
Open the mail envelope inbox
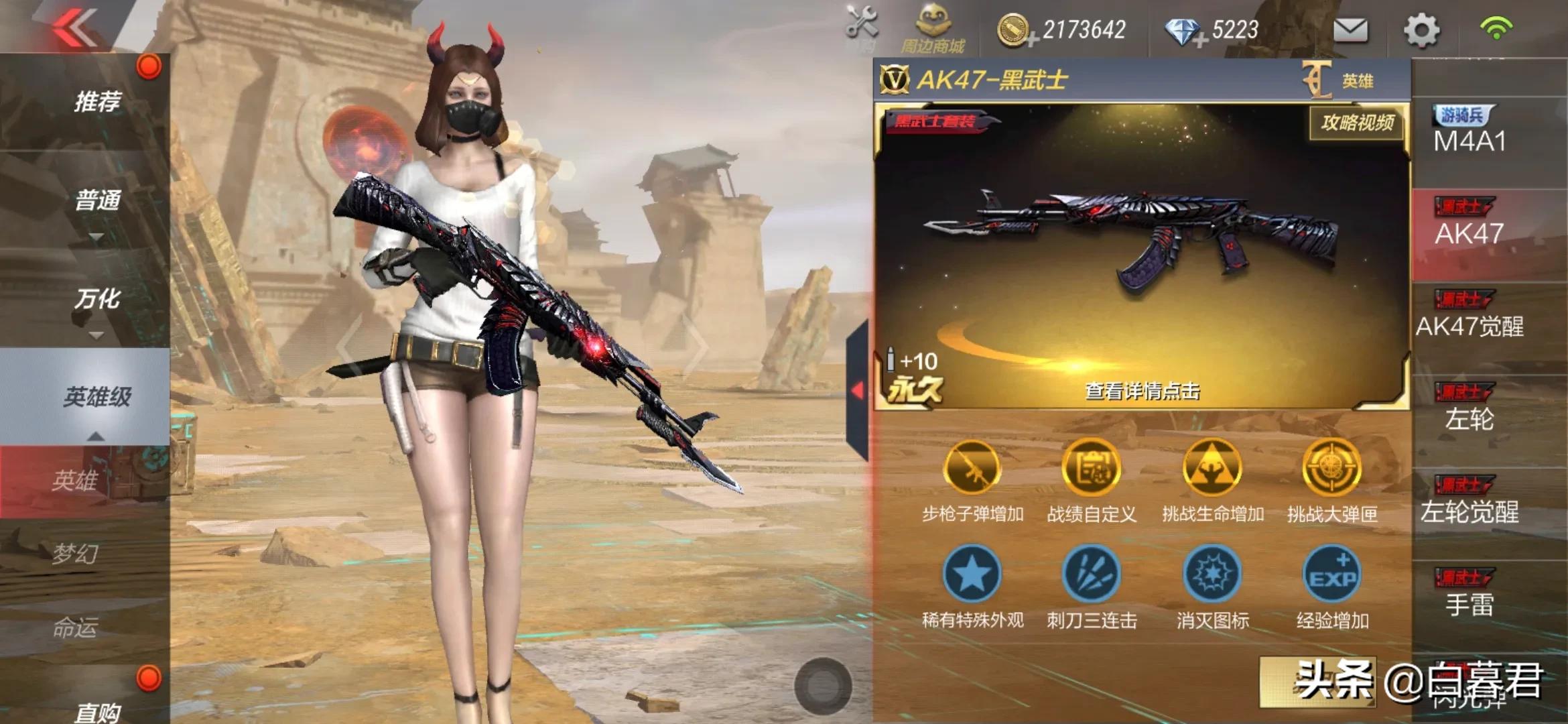pyautogui.click(x=1350, y=30)
